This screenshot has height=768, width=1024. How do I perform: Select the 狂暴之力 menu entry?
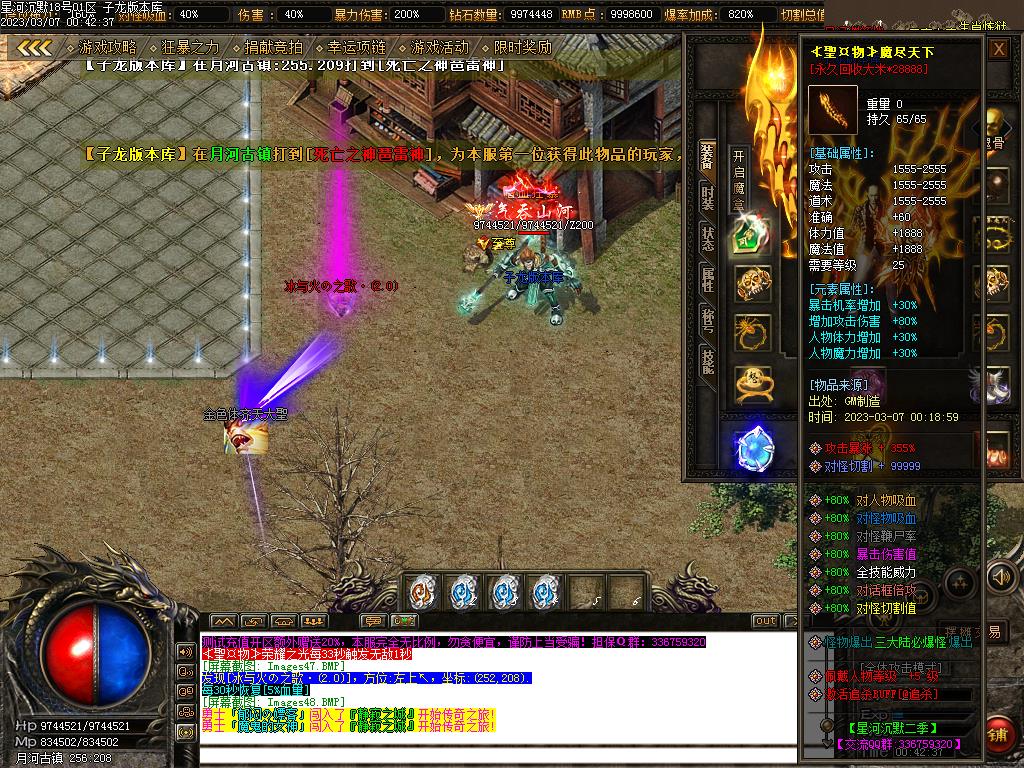[x=190, y=47]
